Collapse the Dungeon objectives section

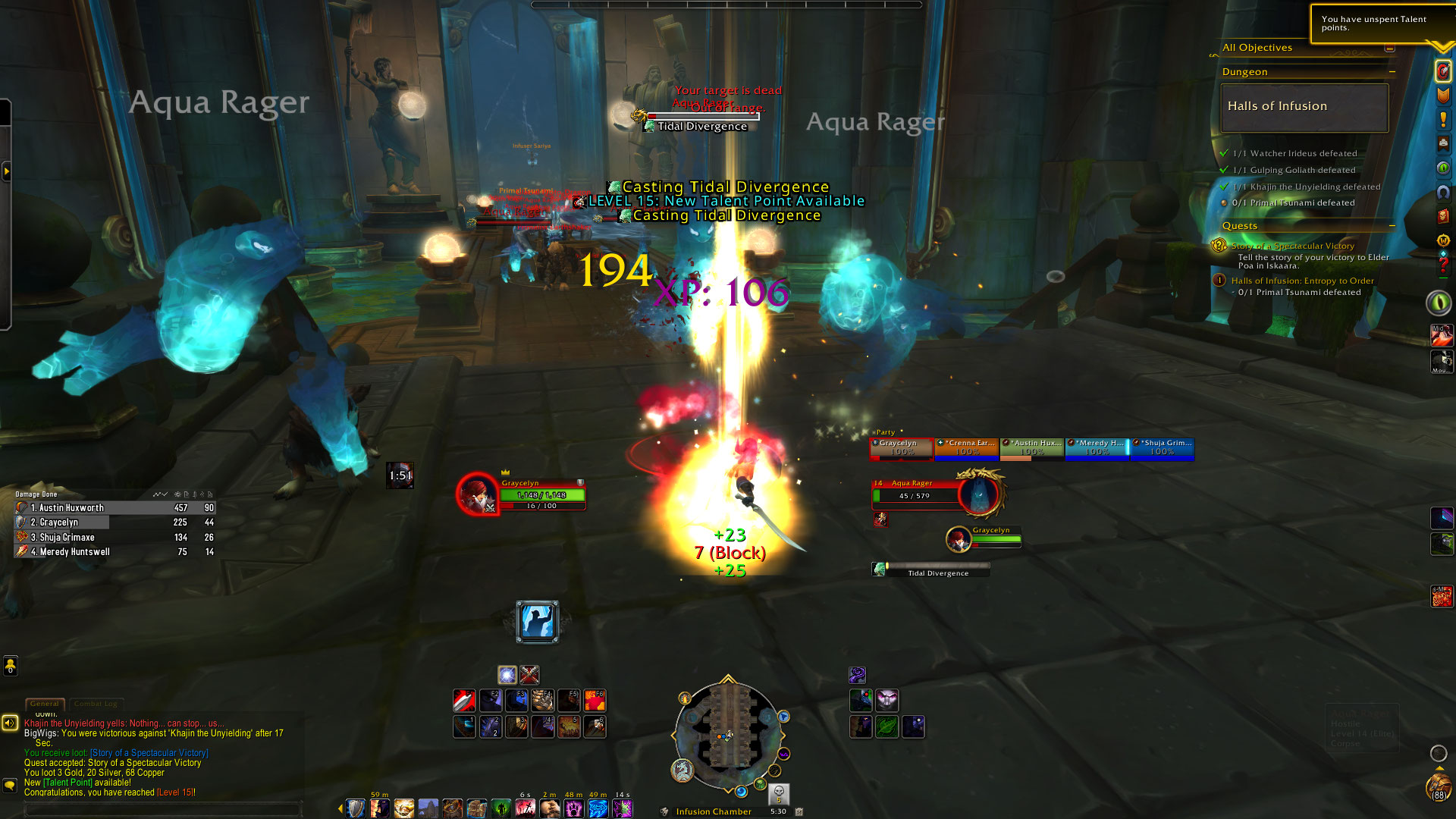(x=1392, y=72)
